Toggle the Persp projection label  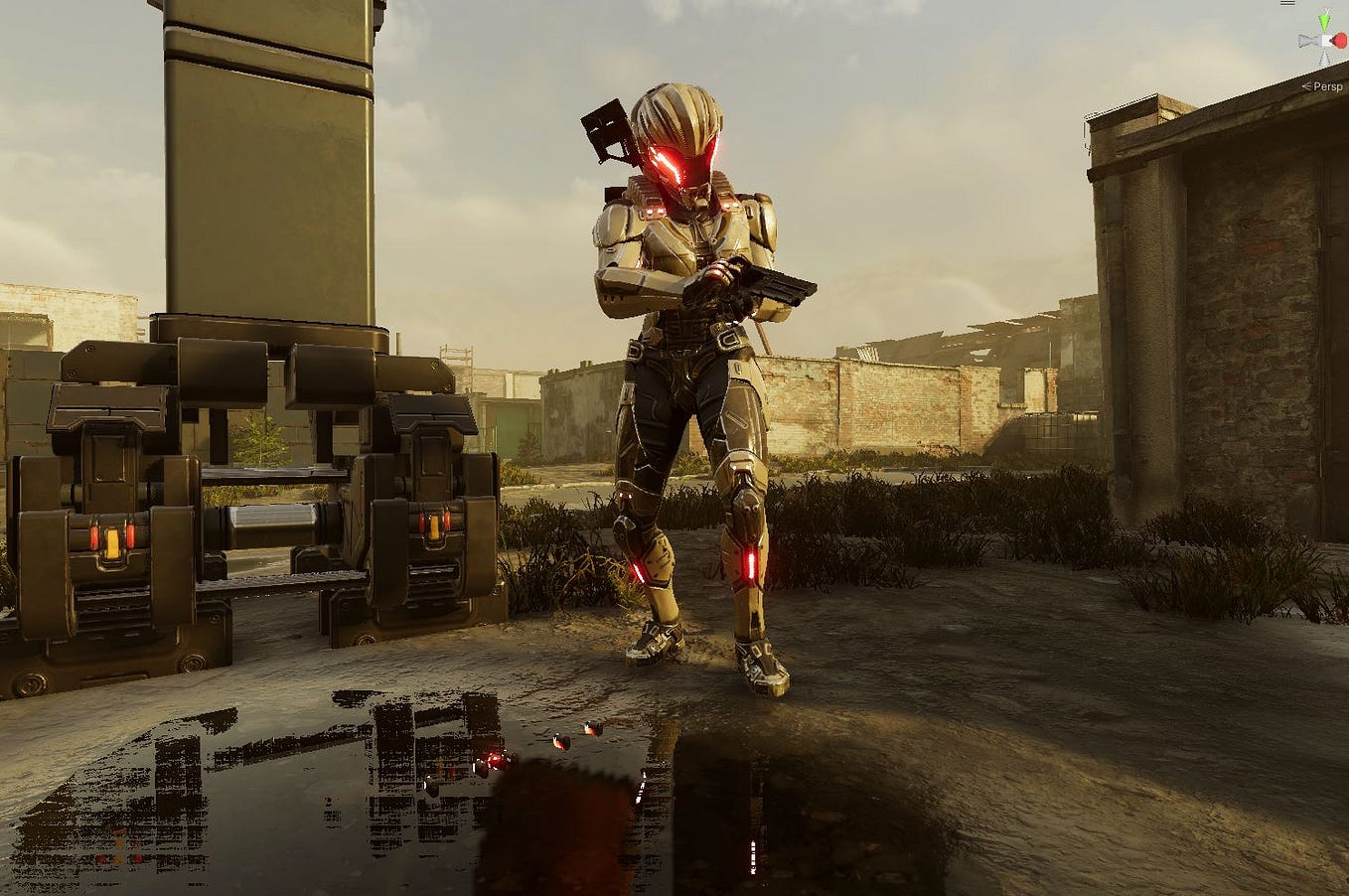pos(1325,86)
